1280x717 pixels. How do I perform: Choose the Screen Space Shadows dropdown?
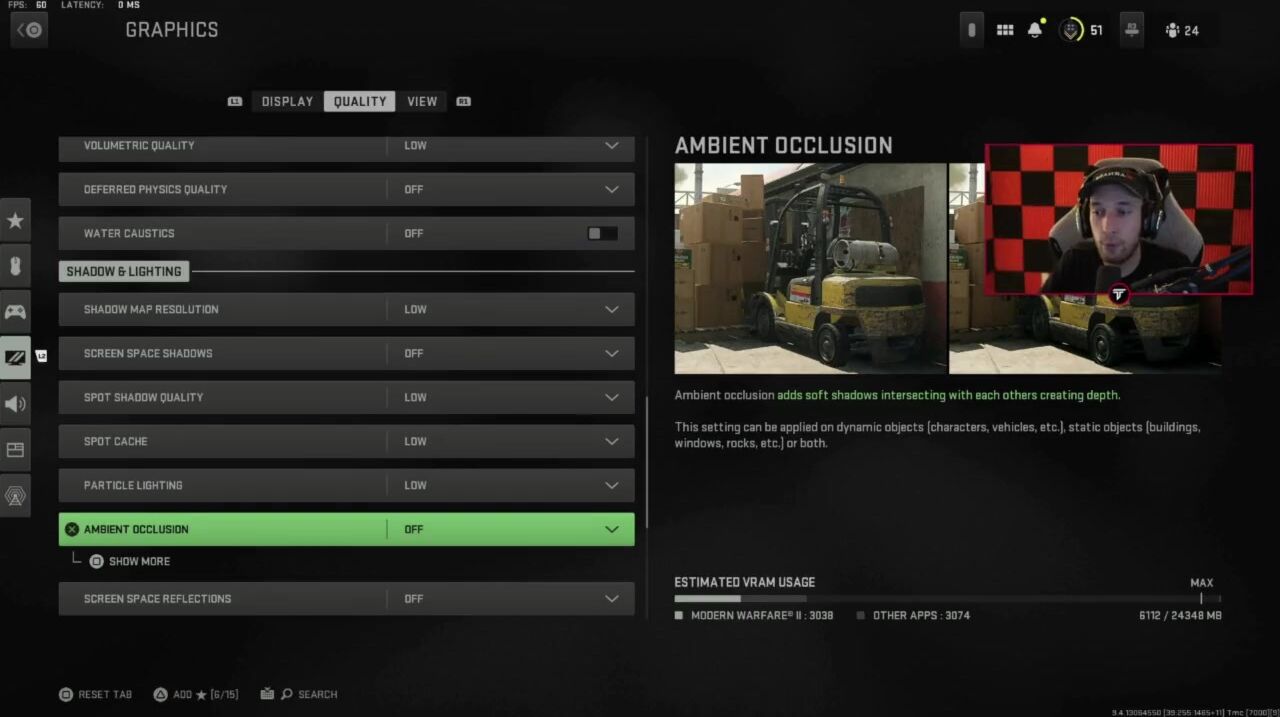(611, 353)
